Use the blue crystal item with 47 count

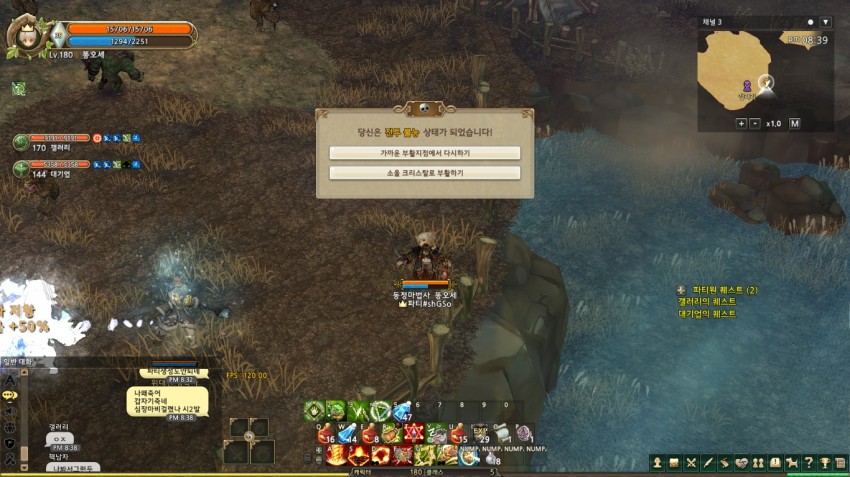pos(402,411)
